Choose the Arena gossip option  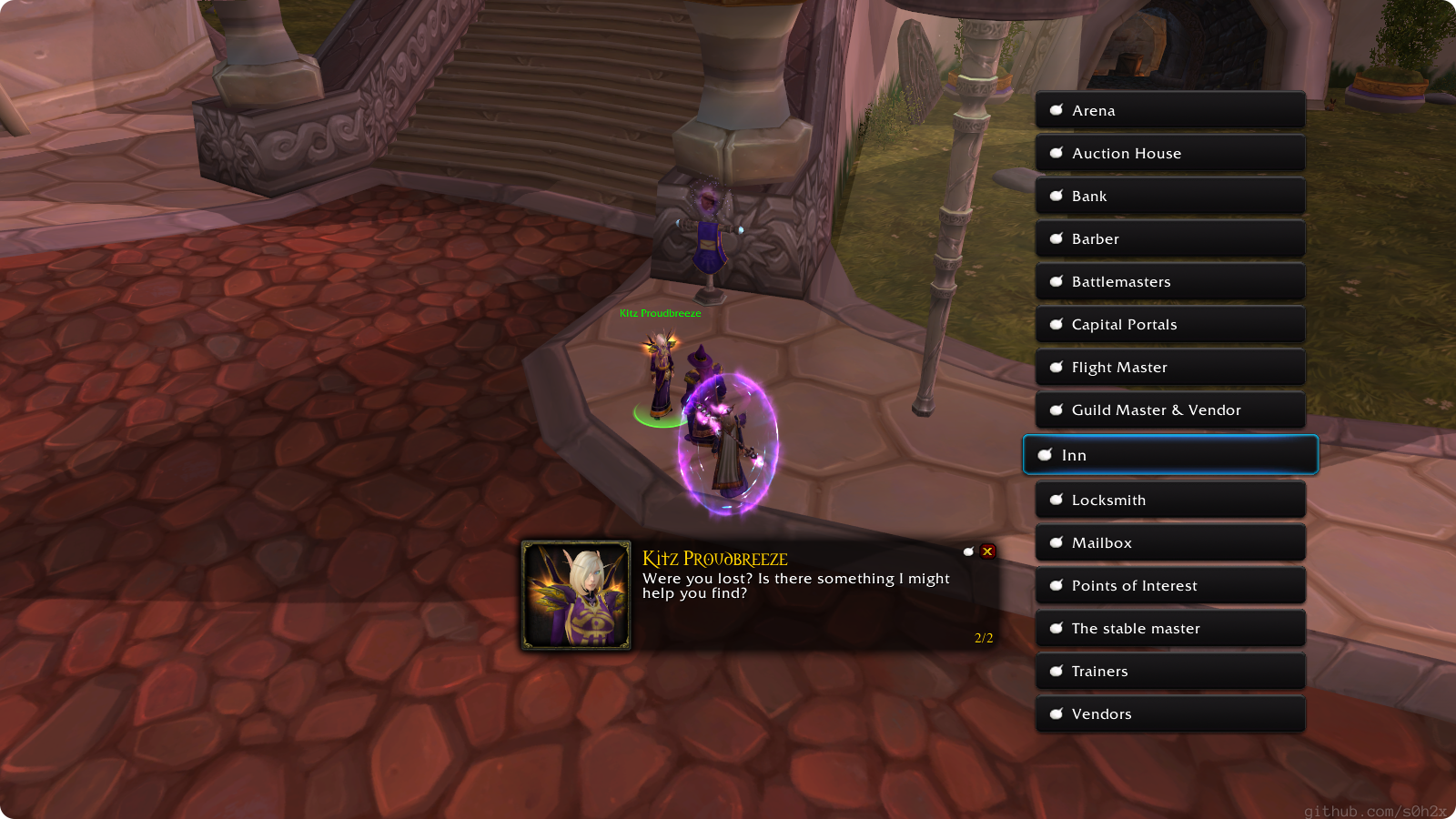tap(1169, 110)
